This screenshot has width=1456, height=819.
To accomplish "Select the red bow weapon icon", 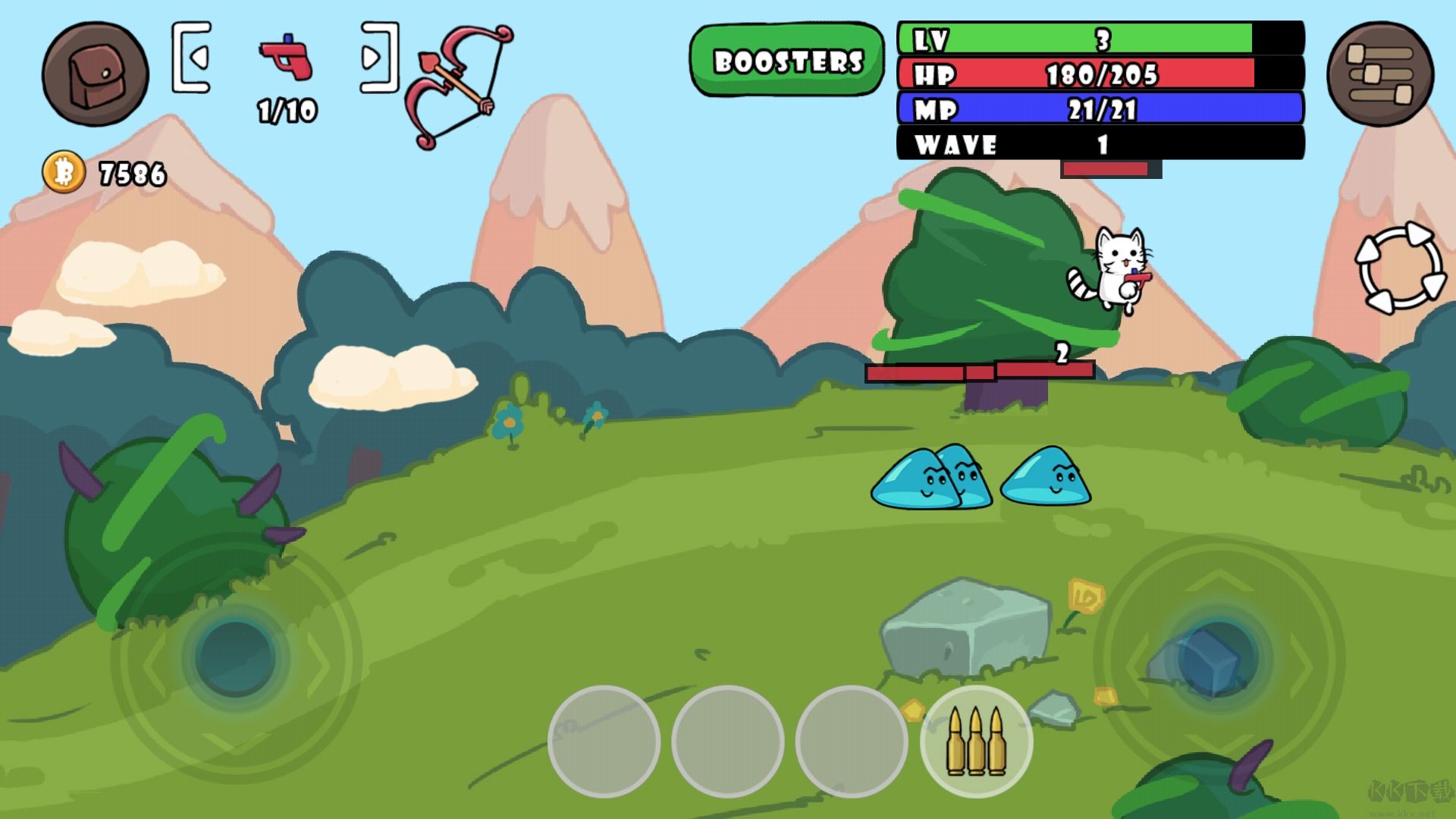I will pyautogui.click(x=457, y=85).
